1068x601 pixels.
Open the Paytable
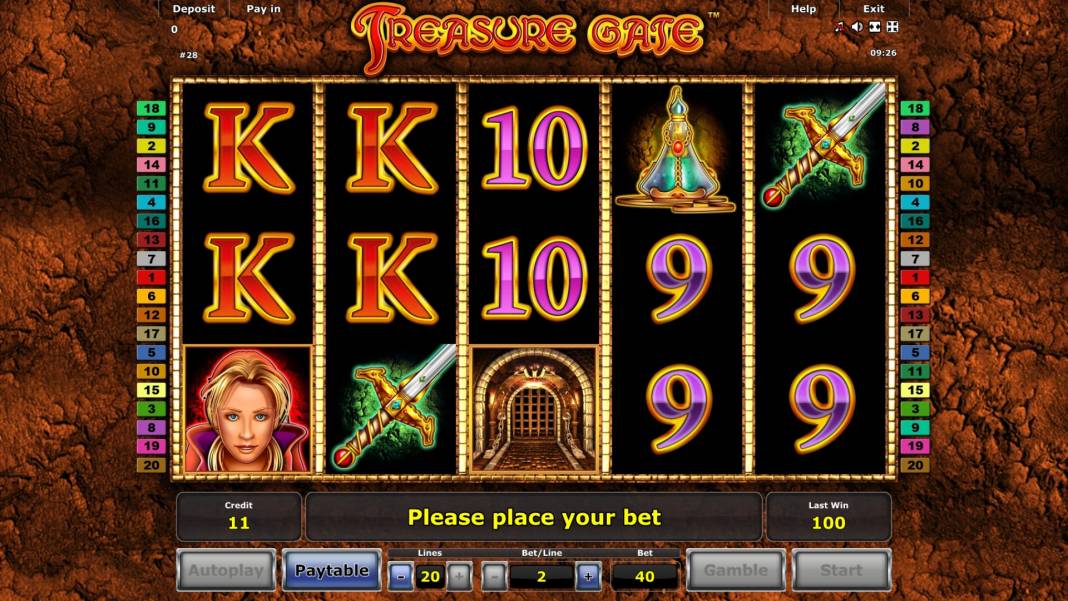(x=331, y=570)
